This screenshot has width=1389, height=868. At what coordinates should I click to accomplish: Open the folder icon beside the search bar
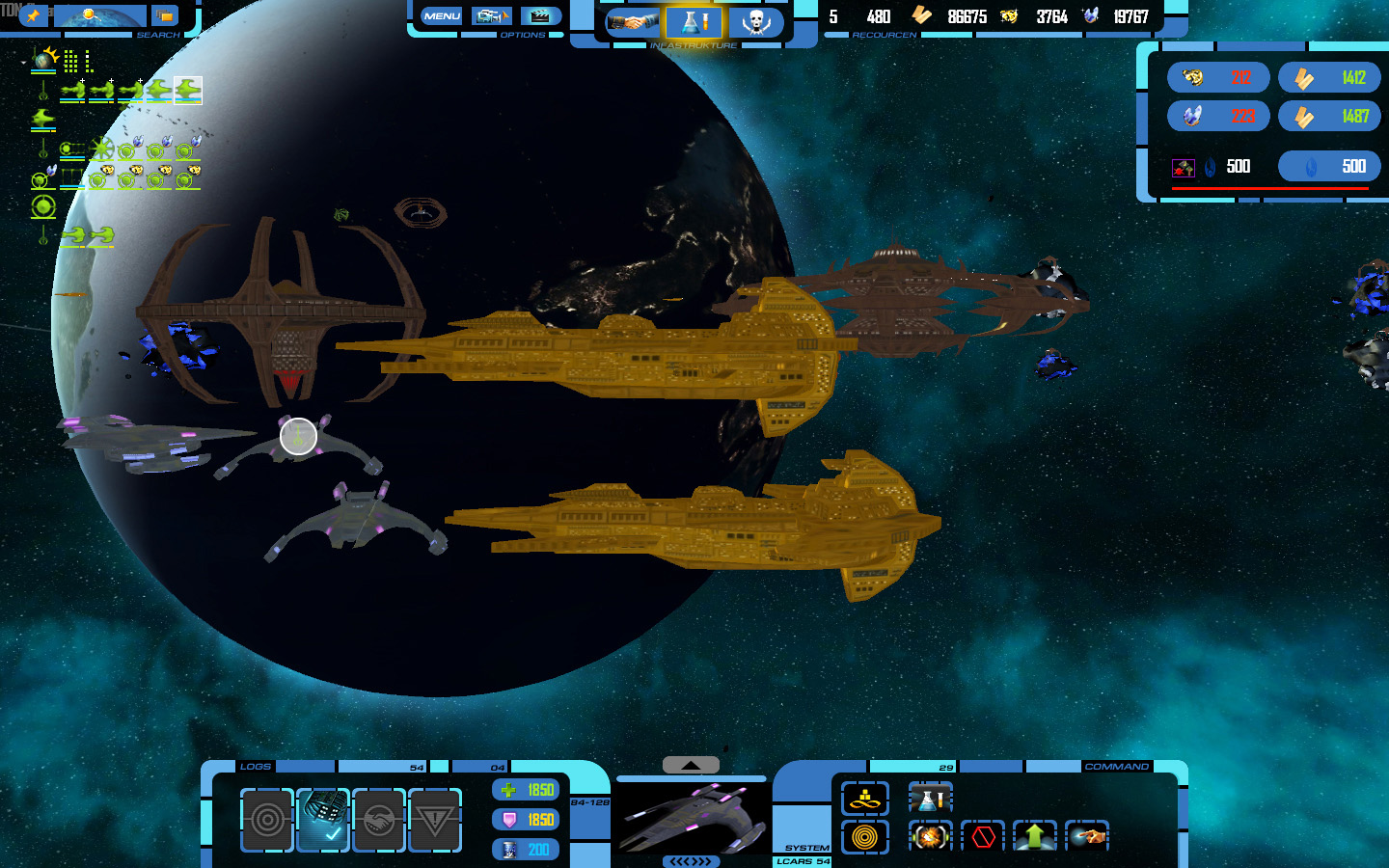165,15
